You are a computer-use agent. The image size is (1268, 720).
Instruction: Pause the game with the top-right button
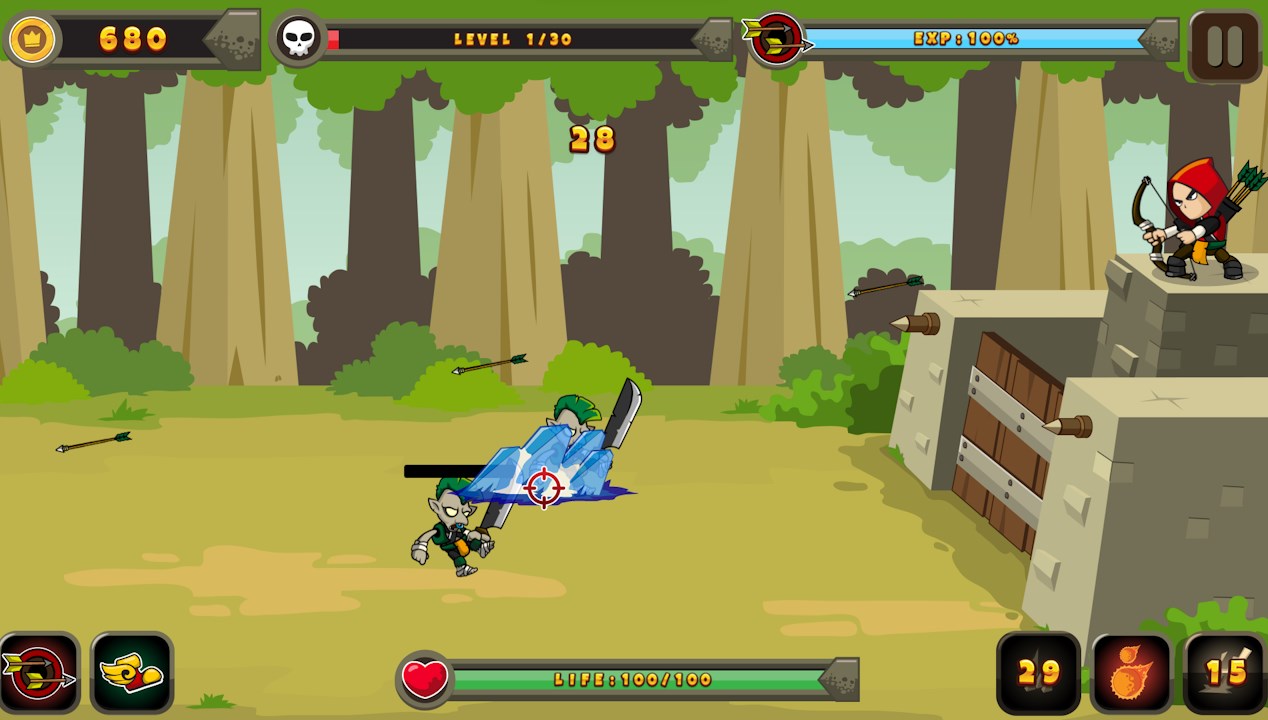pos(1225,46)
